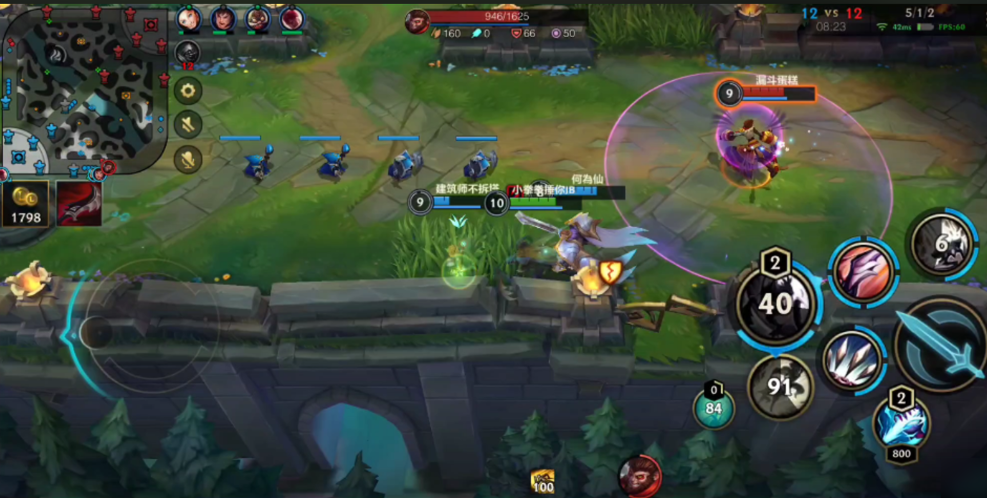Screen dimensions: 987x498
Task: Toggle the muted speaker button
Action: tap(188, 124)
